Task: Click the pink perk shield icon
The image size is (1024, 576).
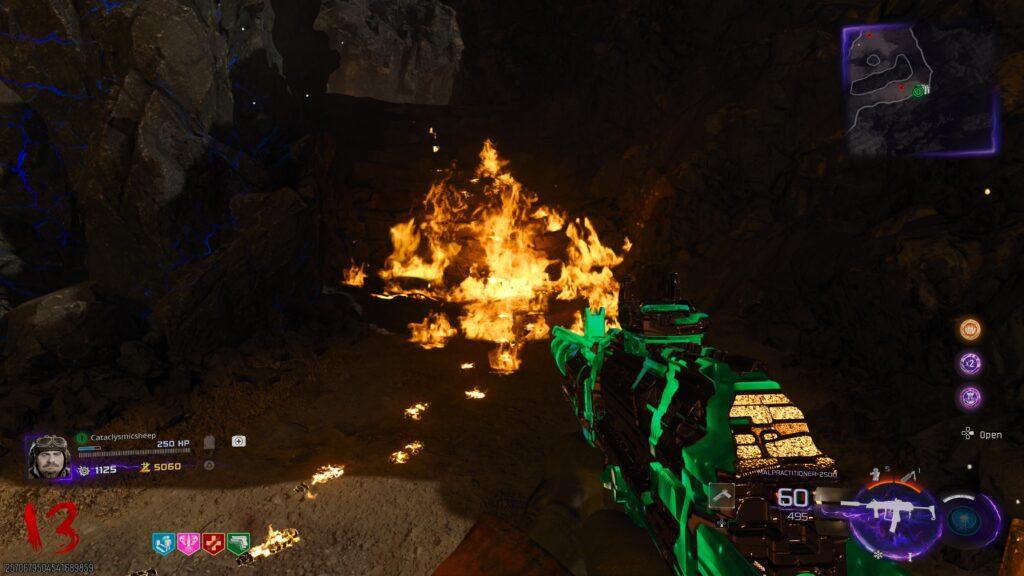Action: (x=188, y=543)
